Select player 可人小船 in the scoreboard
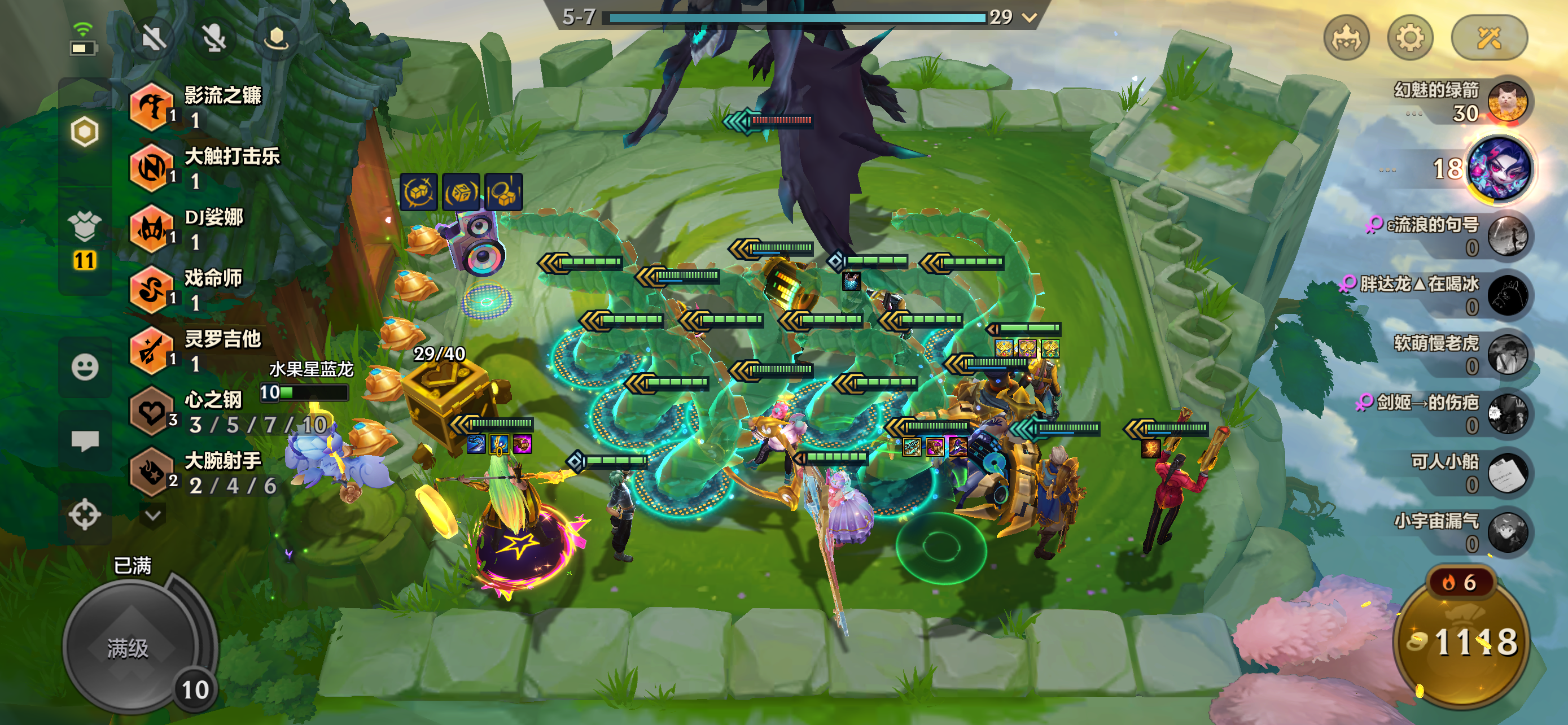This screenshot has width=1568, height=725. 1506,473
